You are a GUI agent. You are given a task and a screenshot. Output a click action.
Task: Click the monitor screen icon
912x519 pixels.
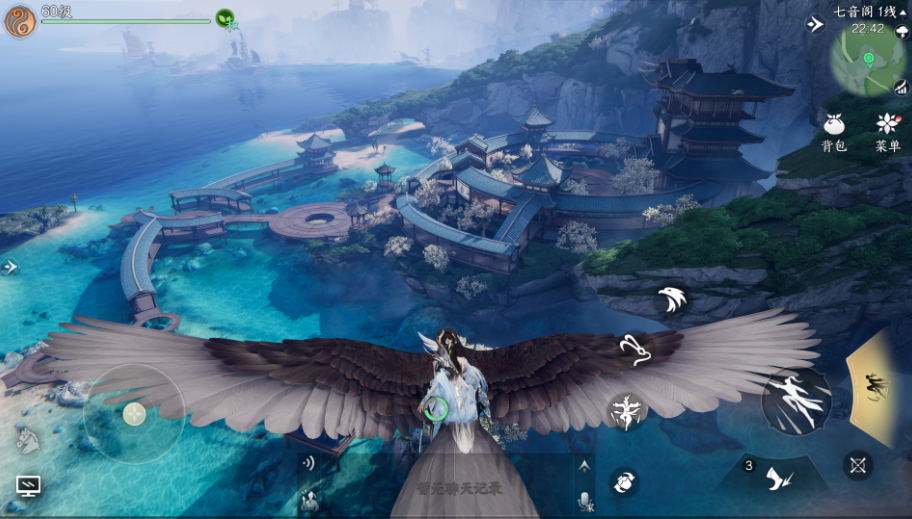coord(28,486)
